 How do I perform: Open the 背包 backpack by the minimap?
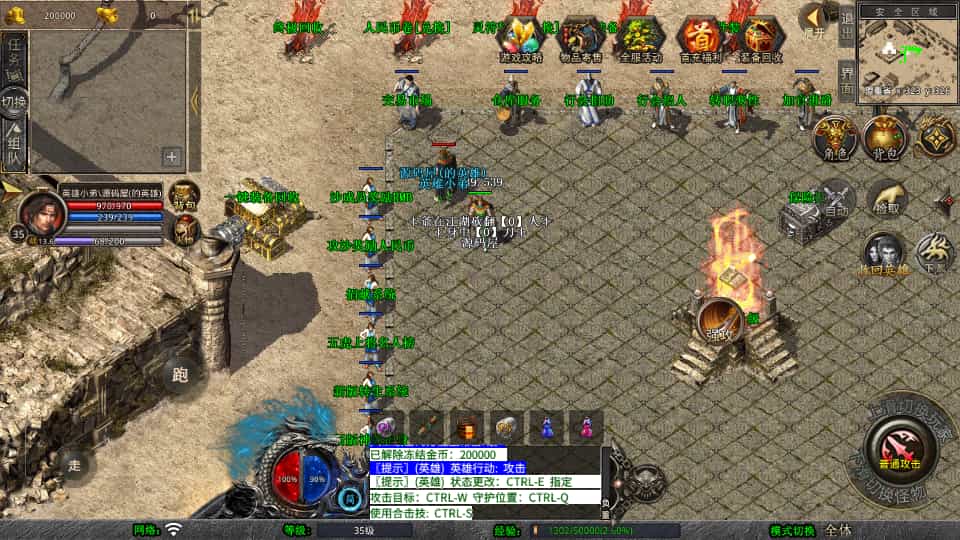tap(884, 138)
